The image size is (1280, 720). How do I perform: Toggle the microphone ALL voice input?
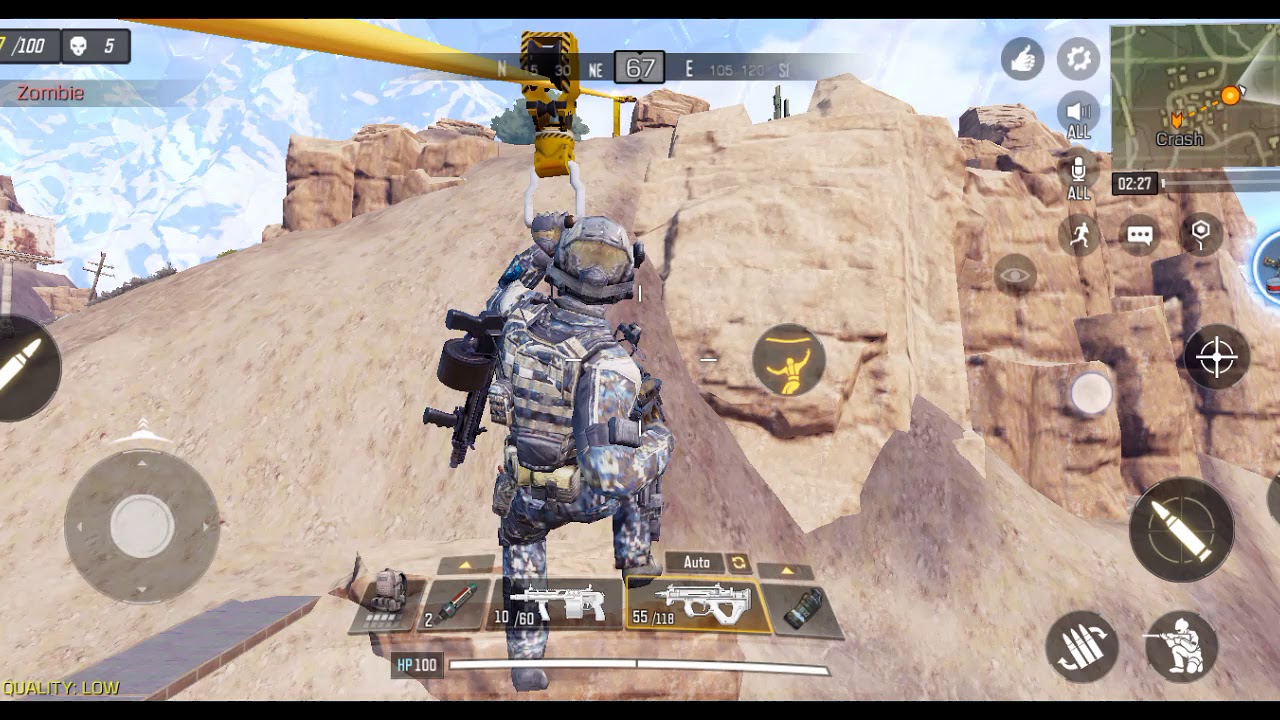[1078, 176]
